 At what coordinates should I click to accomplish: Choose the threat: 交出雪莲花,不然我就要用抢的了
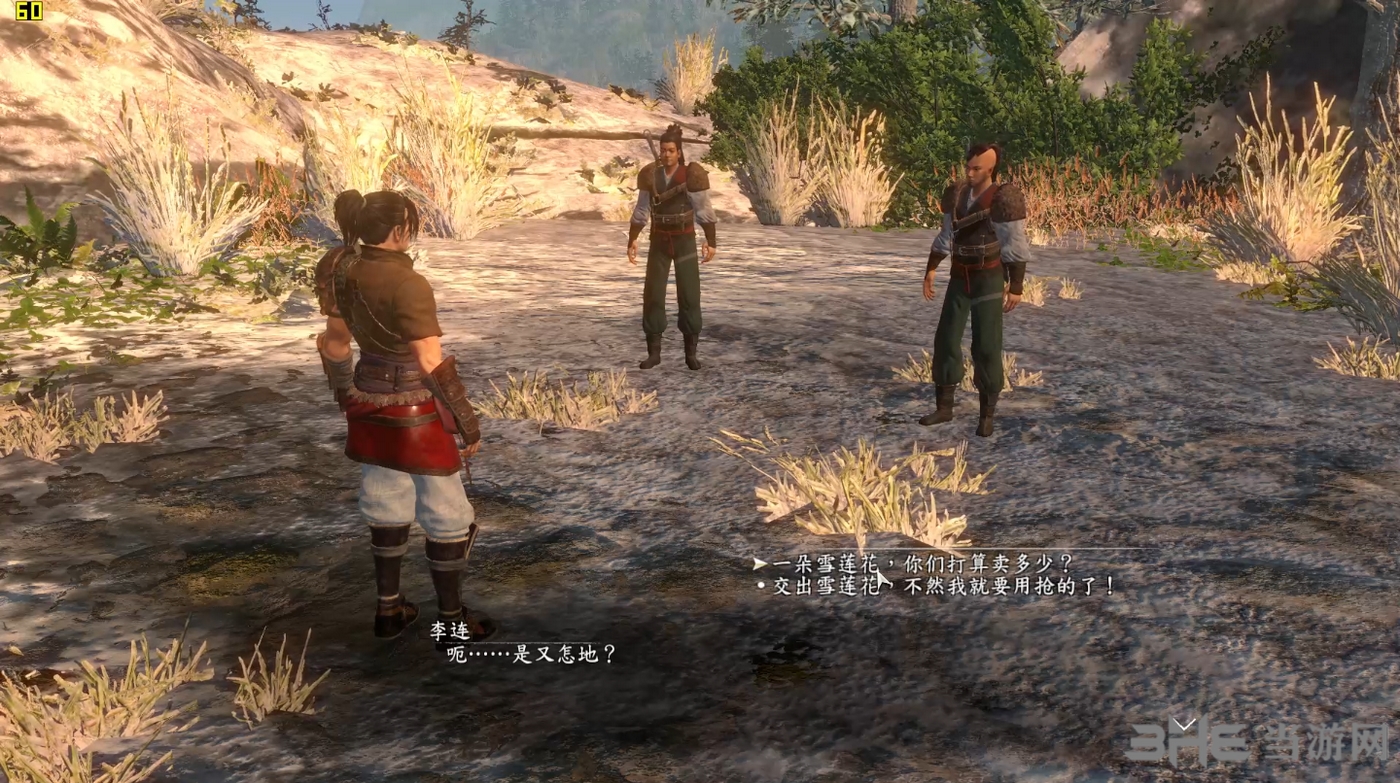click(x=942, y=586)
